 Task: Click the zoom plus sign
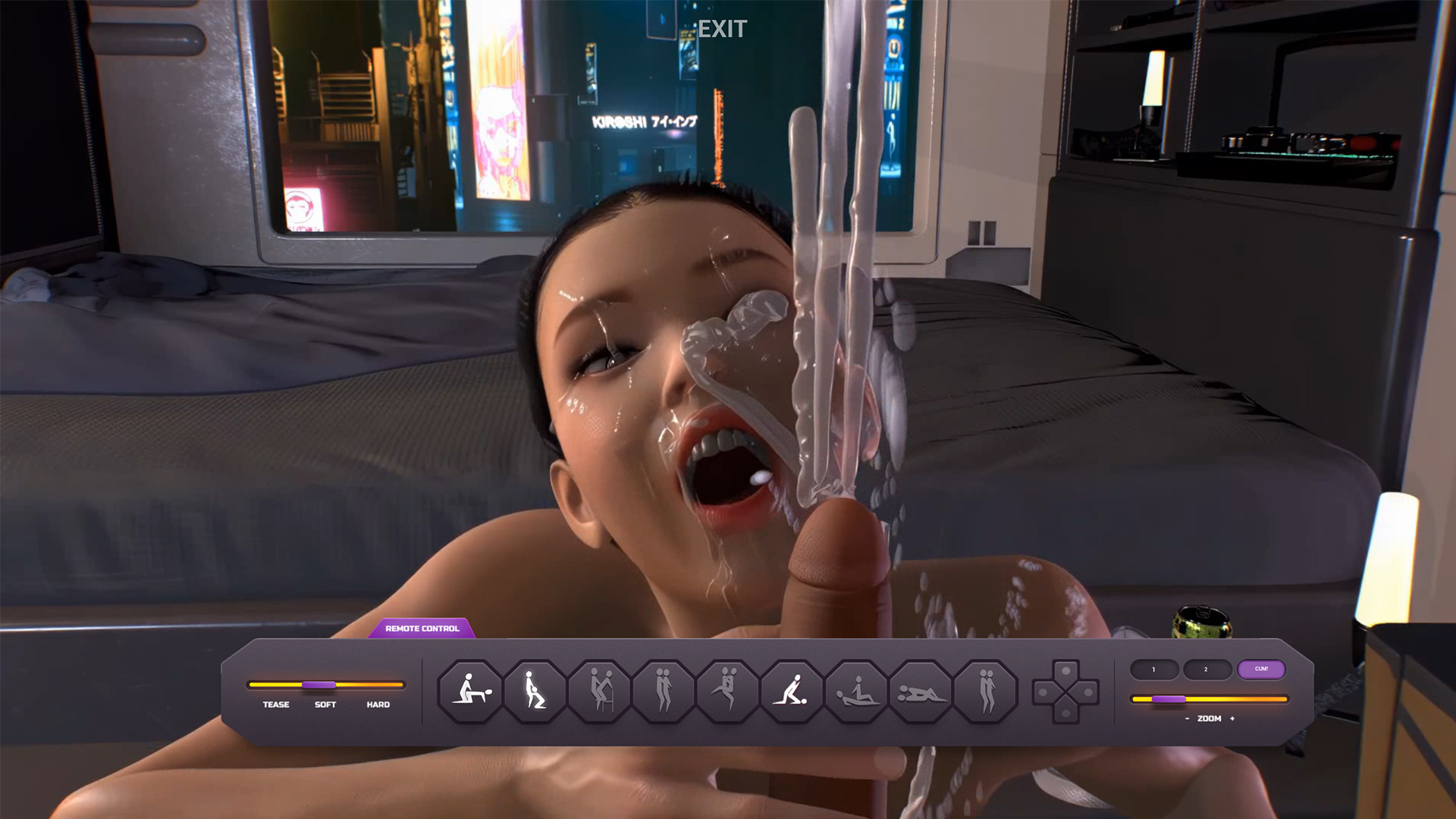point(1232,719)
